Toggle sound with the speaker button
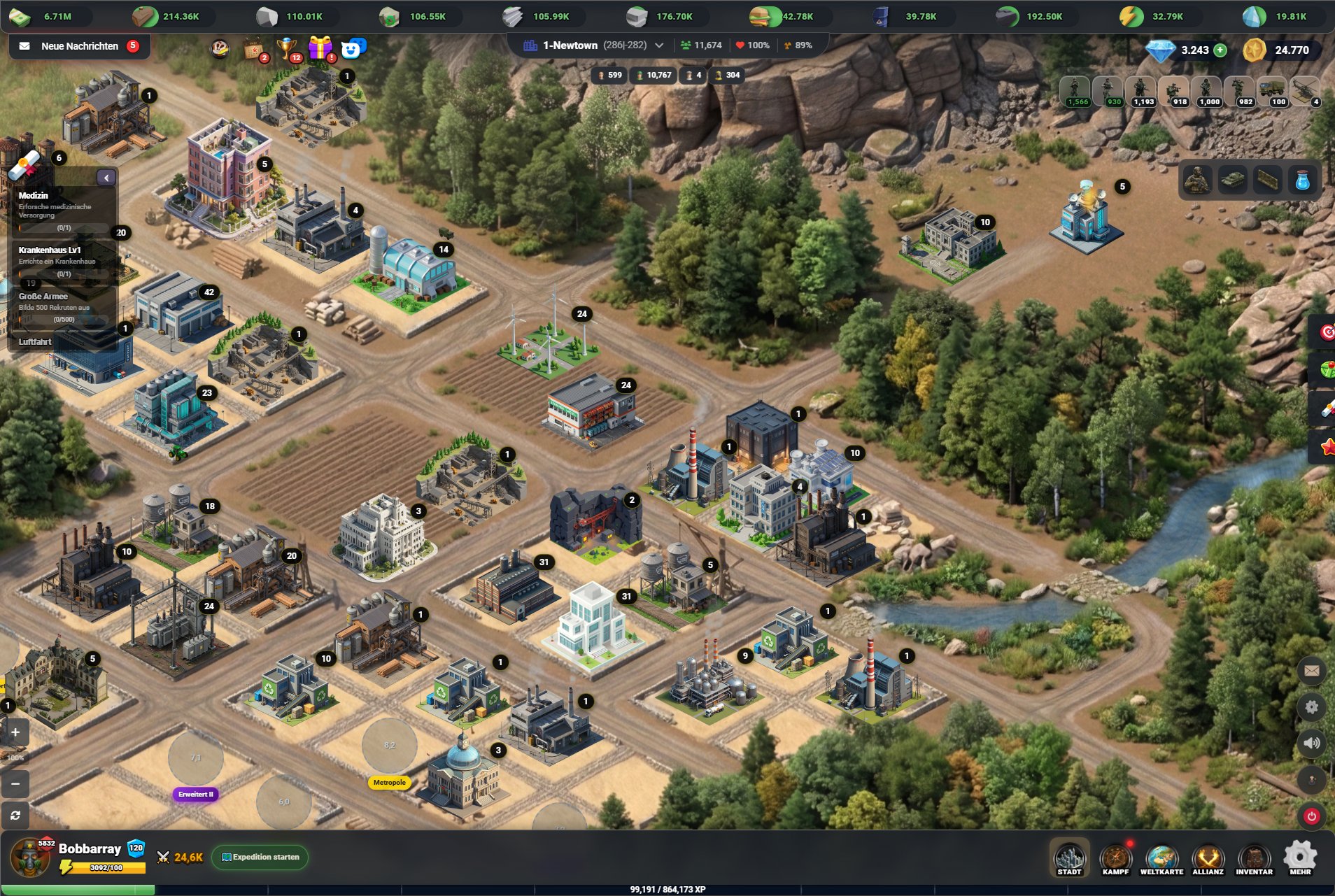The height and width of the screenshot is (896, 1335). [x=1311, y=743]
